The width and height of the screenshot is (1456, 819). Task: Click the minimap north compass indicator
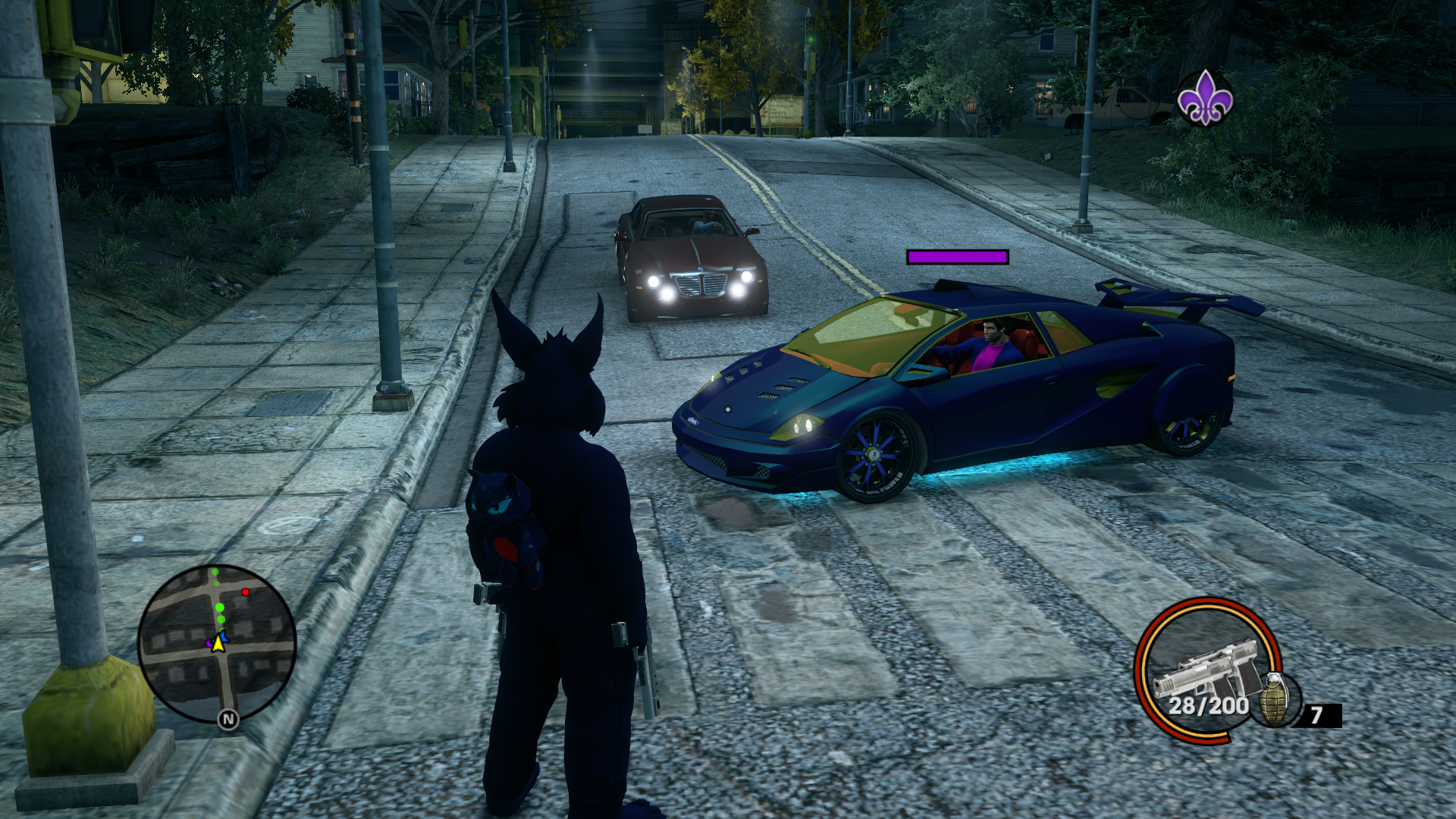tap(228, 719)
